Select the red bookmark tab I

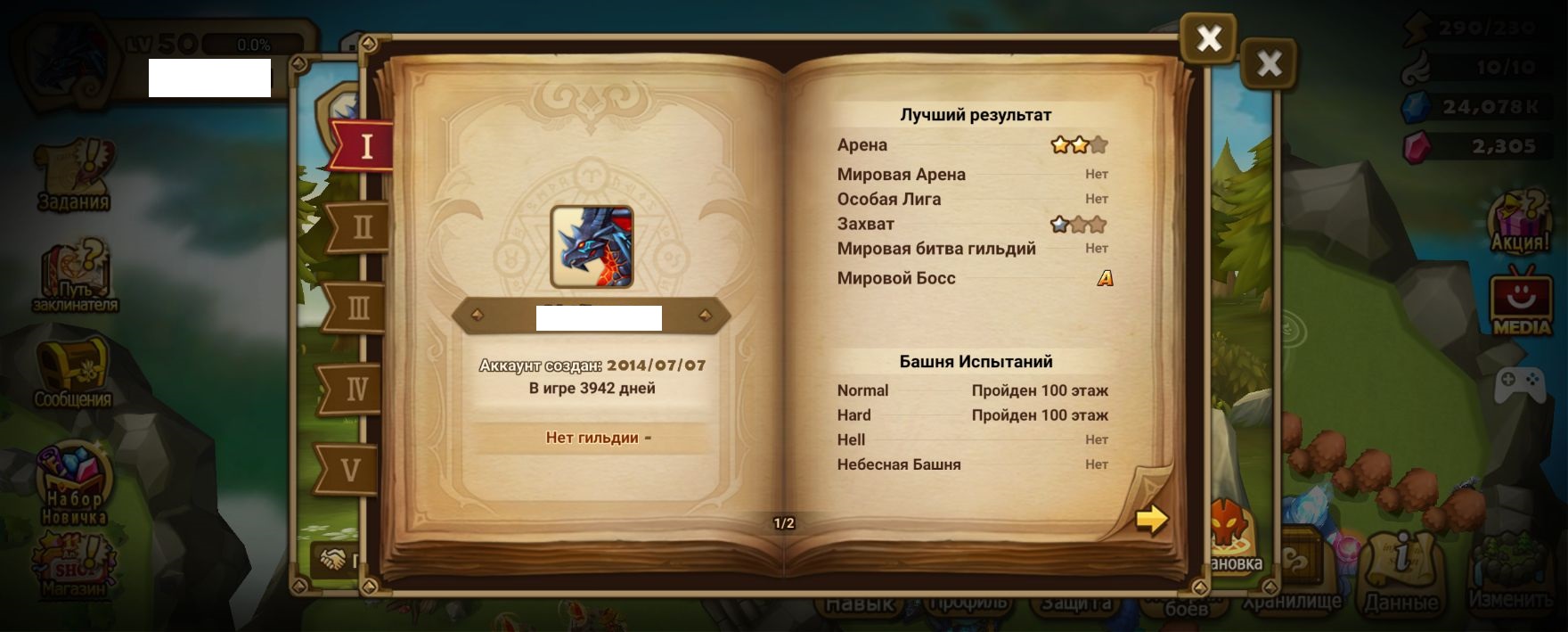[x=364, y=145]
